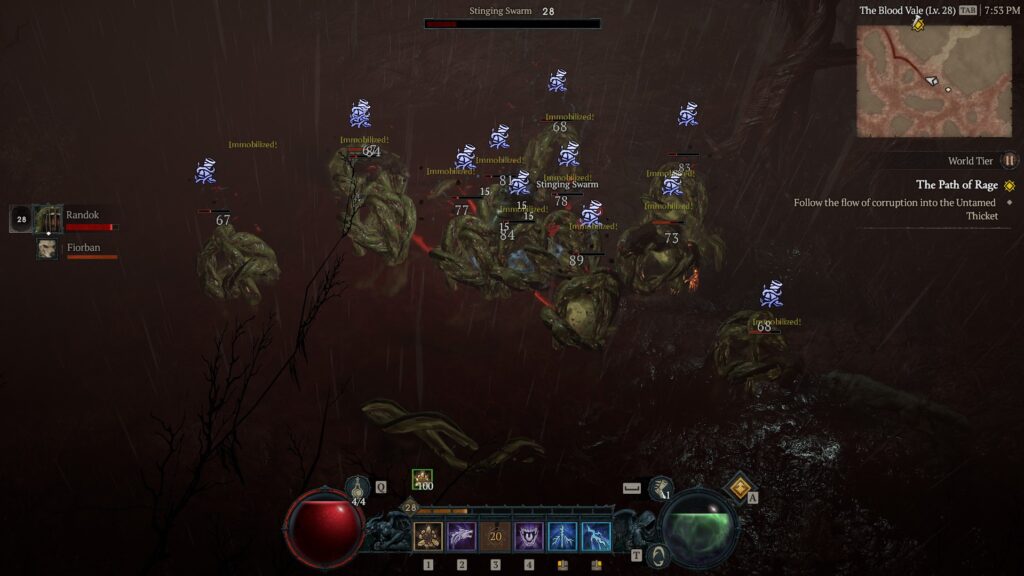Click the green-bordered buff icon showing 100
Image resolution: width=1024 pixels, height=576 pixels.
423,480
